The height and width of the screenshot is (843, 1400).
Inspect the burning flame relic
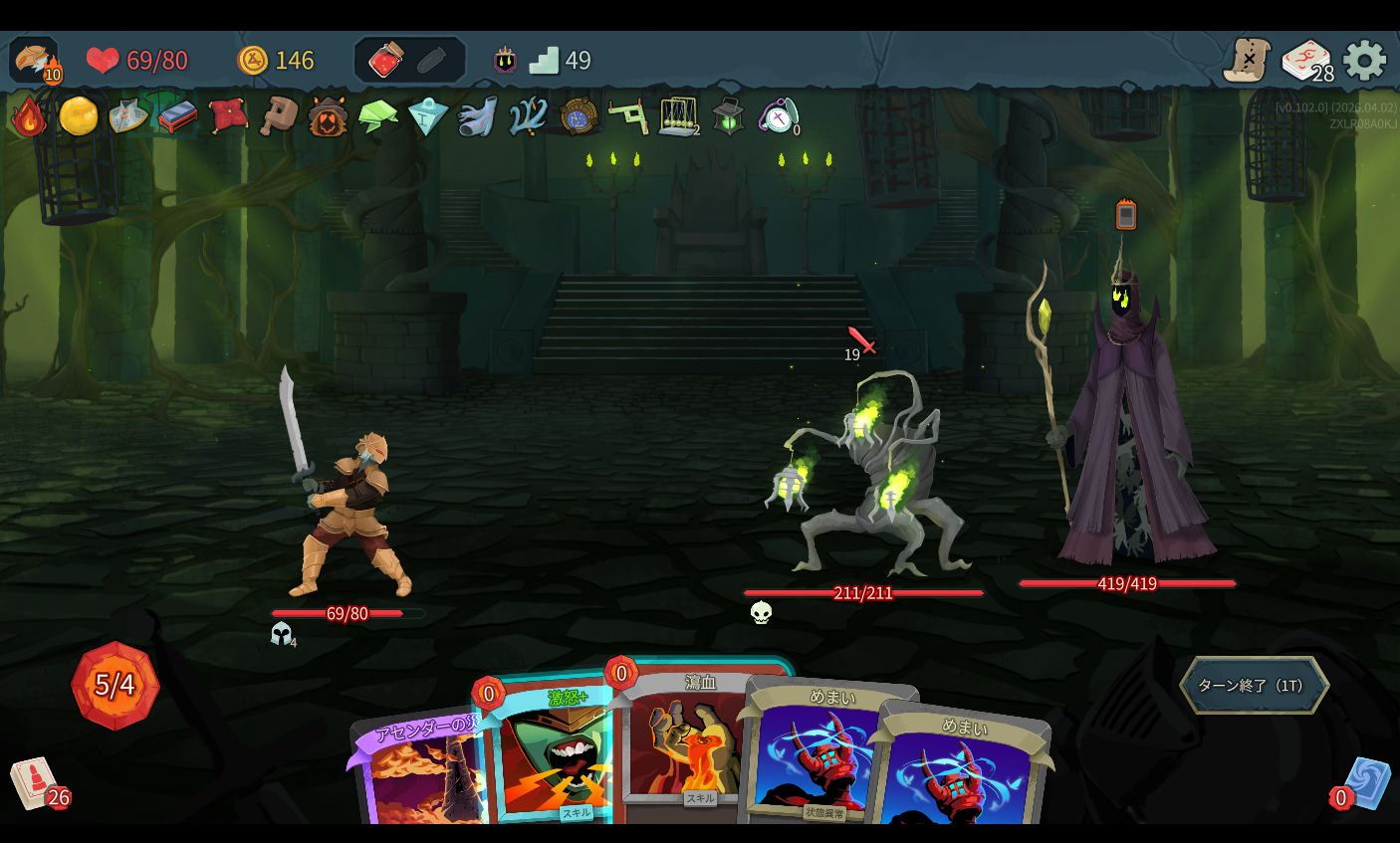[29, 117]
